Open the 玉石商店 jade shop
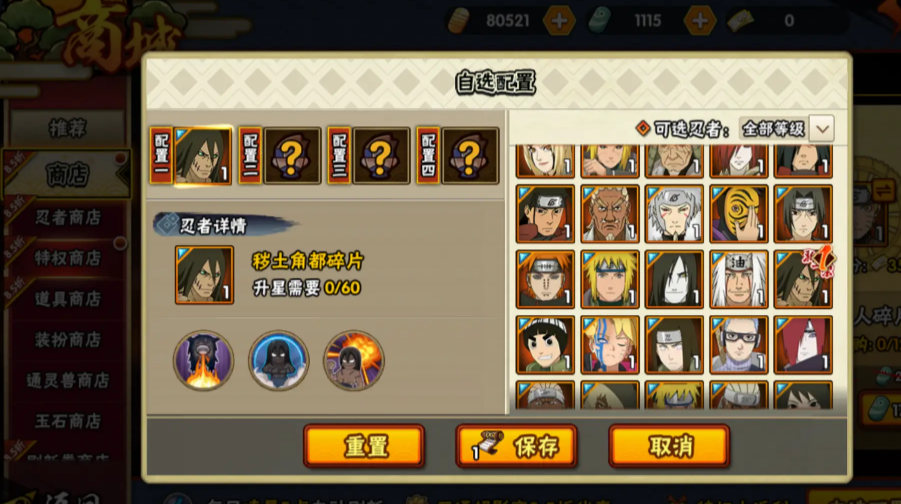Image resolution: width=901 pixels, height=504 pixels. pos(68,421)
